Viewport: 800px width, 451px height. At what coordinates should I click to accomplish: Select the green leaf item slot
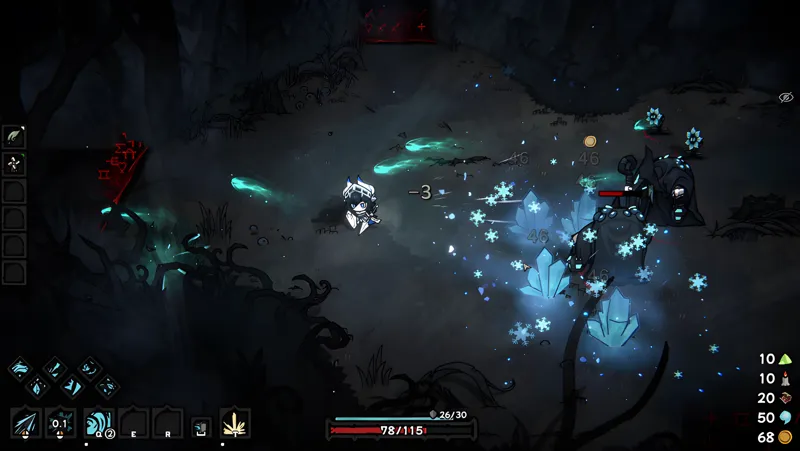14,137
